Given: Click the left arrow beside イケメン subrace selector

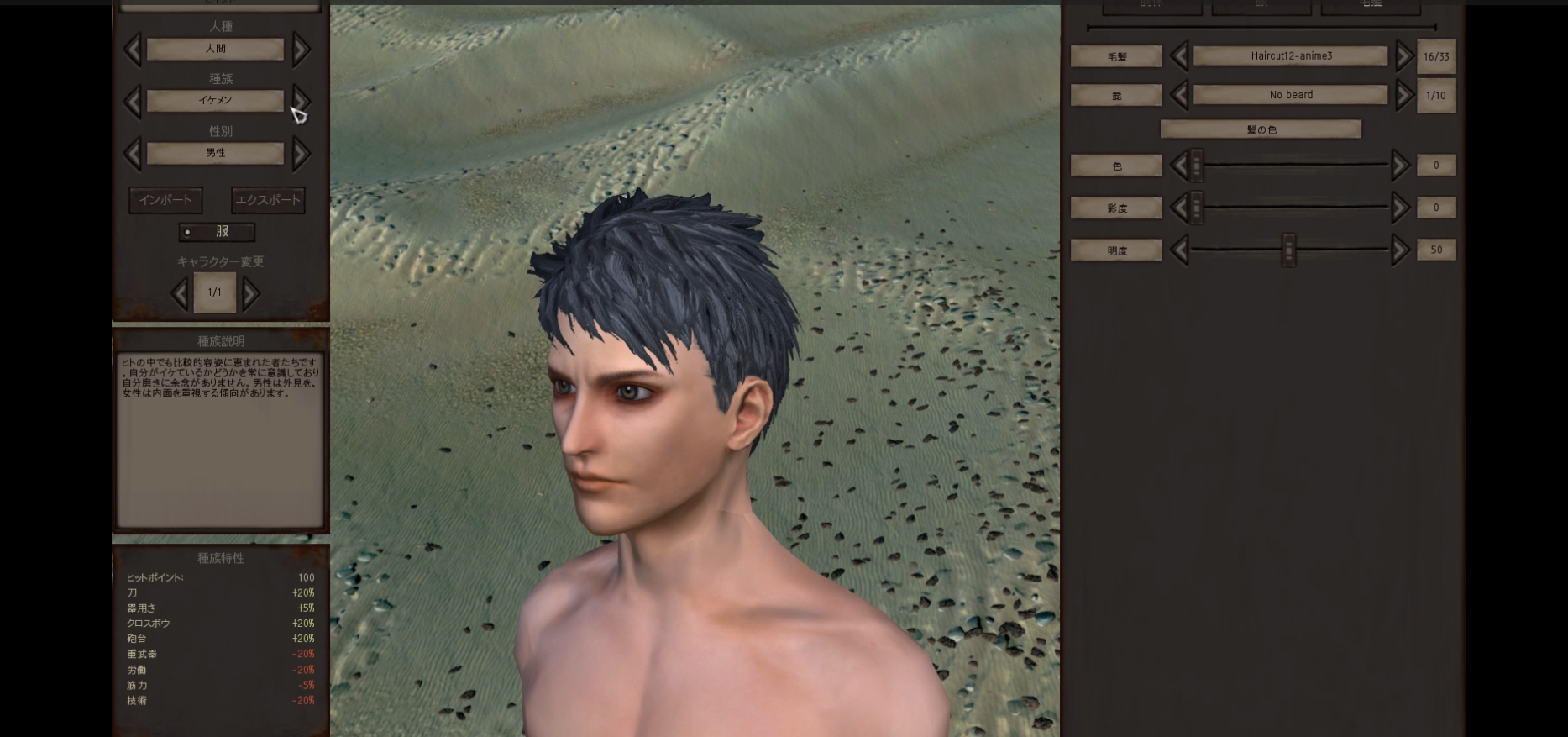Looking at the screenshot, I should 133,102.
